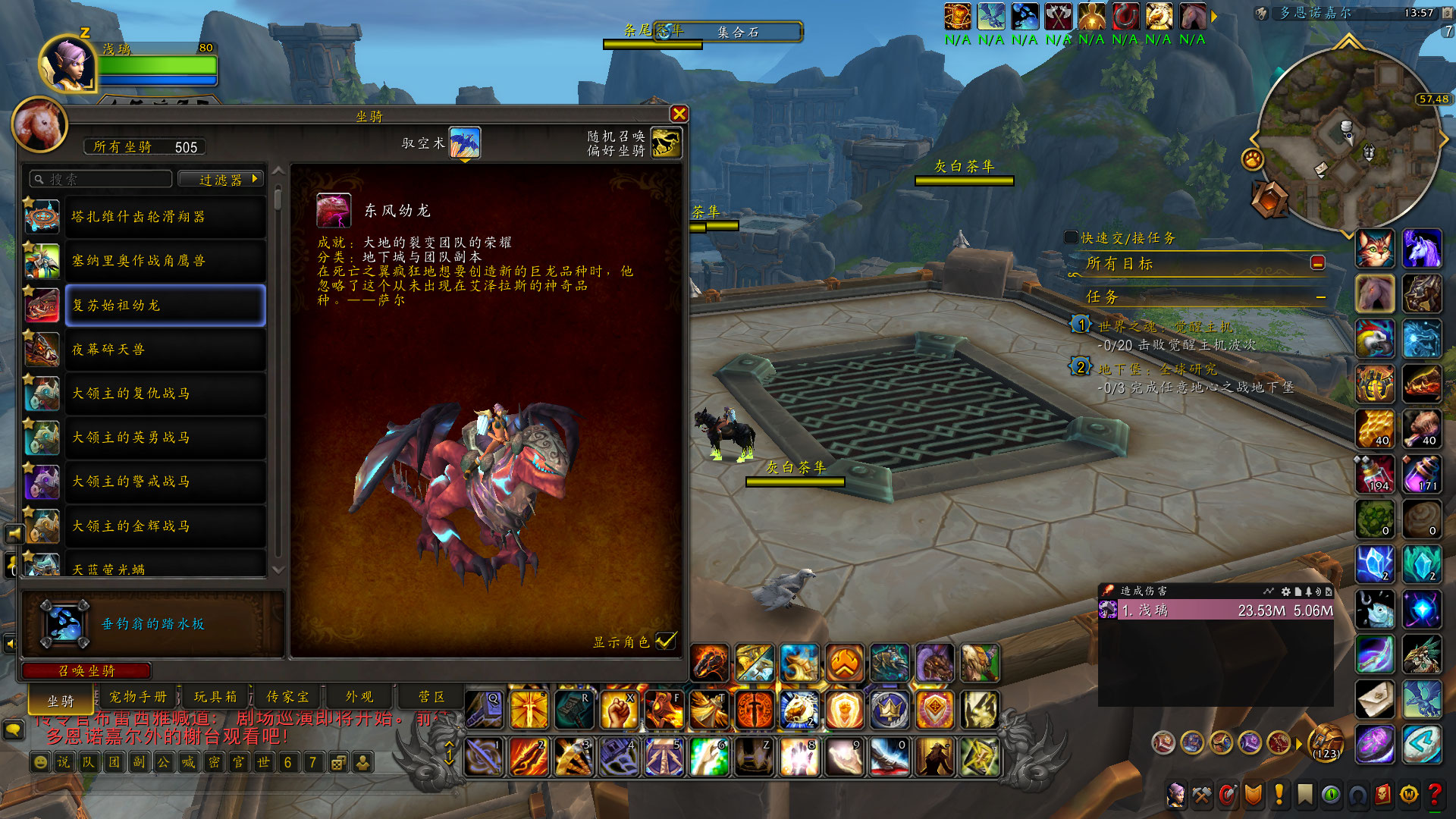Viewport: 1456px width, 819px height.
Task: Close the mount journal window
Action: 679,114
